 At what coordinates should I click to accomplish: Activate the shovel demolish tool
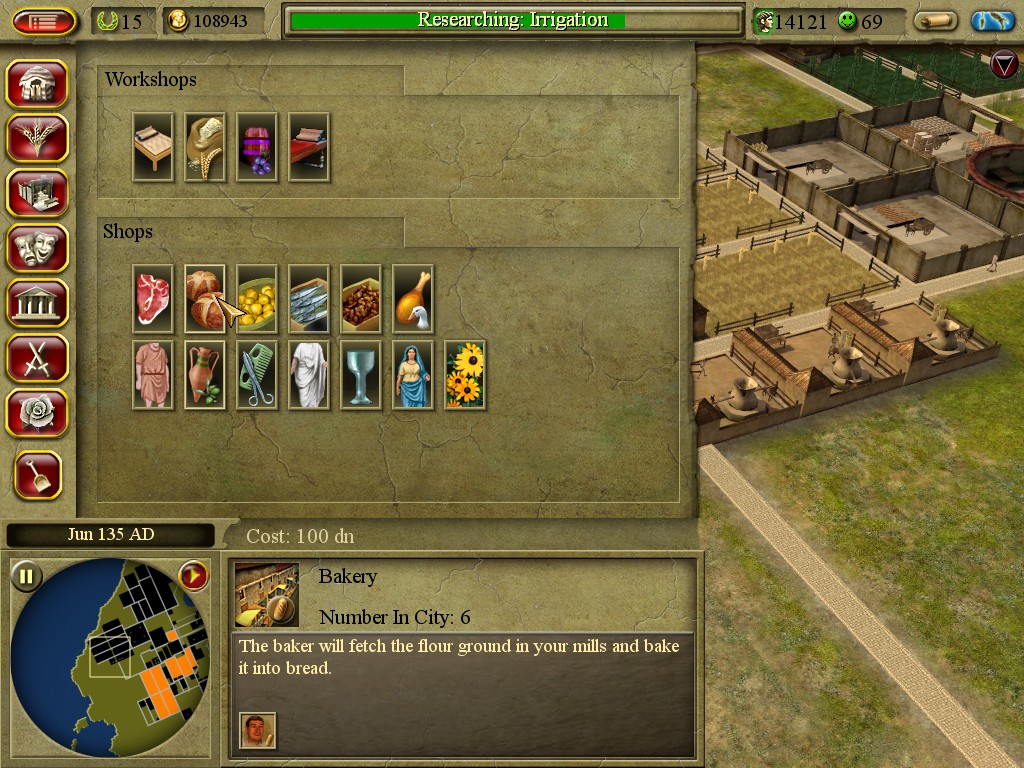38,475
